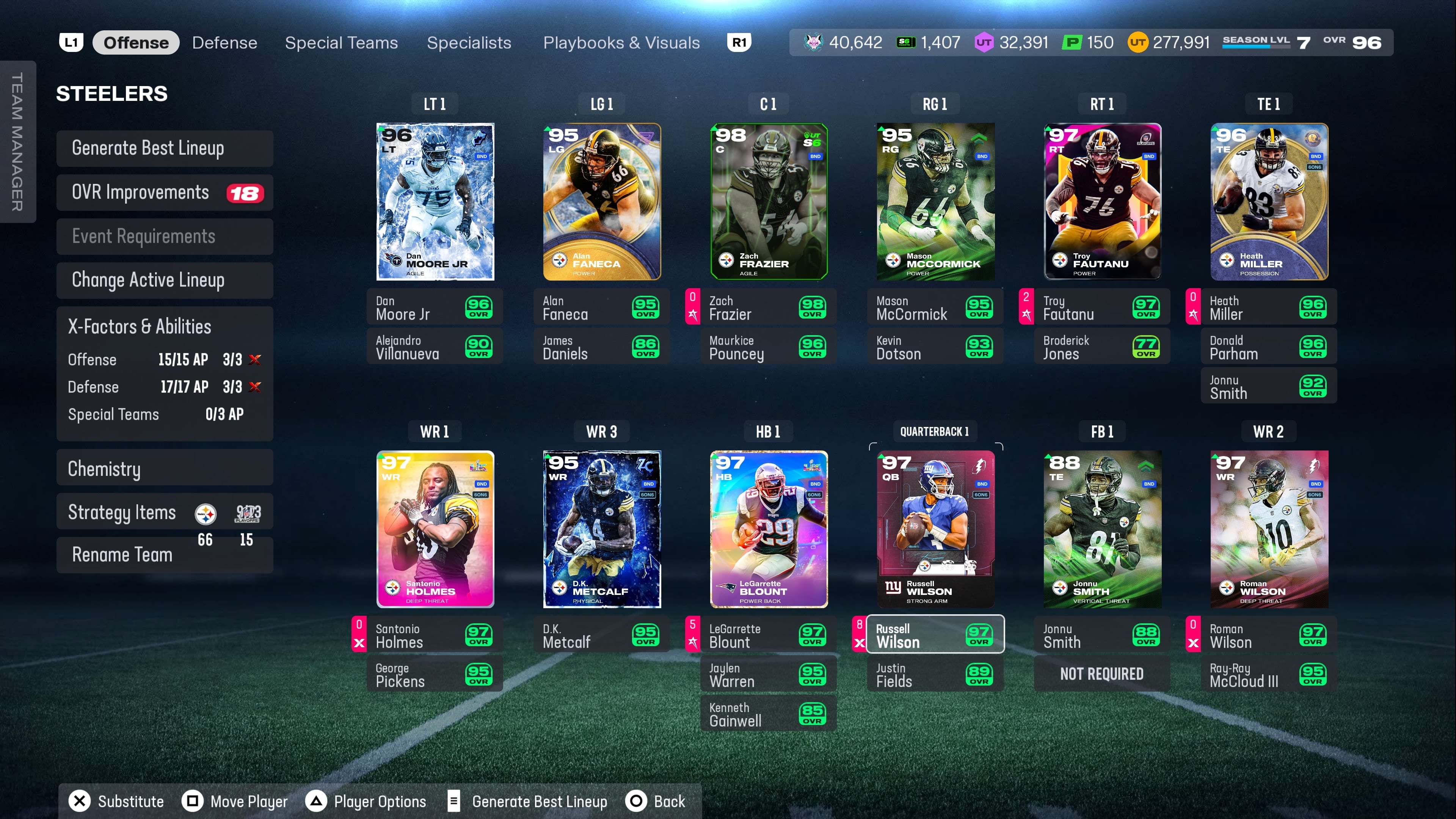This screenshot has width=1456, height=819.
Task: Select Santonio Holmes wide receiver card
Action: tap(435, 529)
